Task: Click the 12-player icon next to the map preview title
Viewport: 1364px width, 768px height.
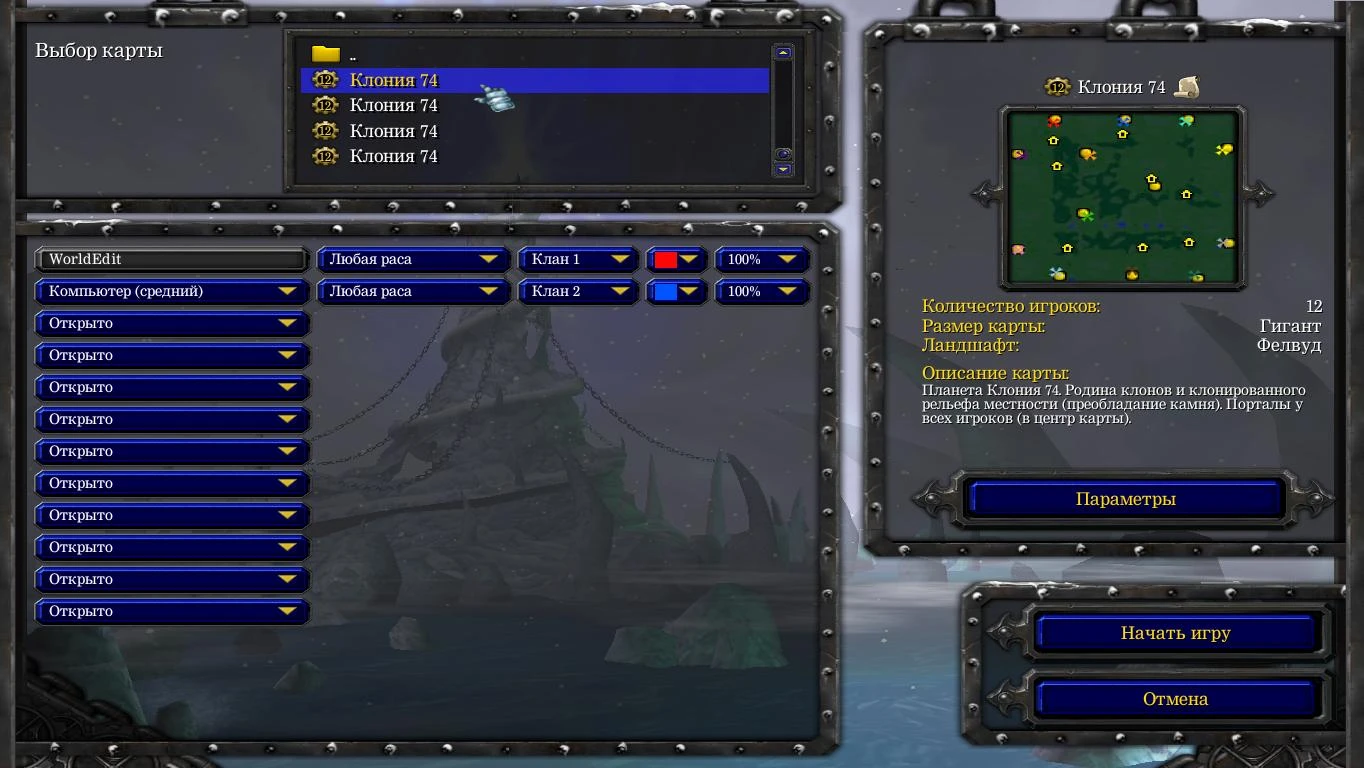Action: pyautogui.click(x=1055, y=87)
